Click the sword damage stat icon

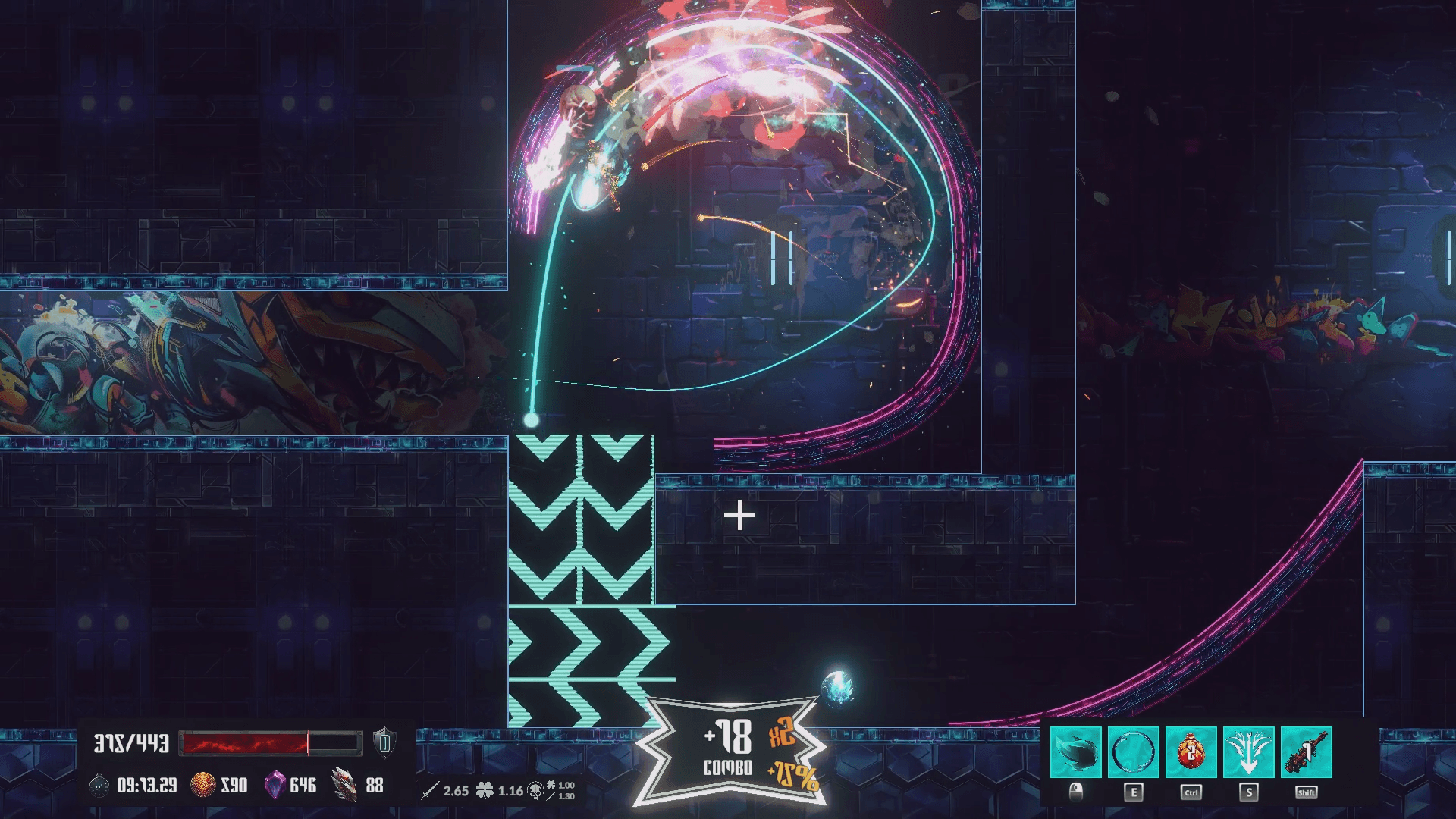coord(430,791)
